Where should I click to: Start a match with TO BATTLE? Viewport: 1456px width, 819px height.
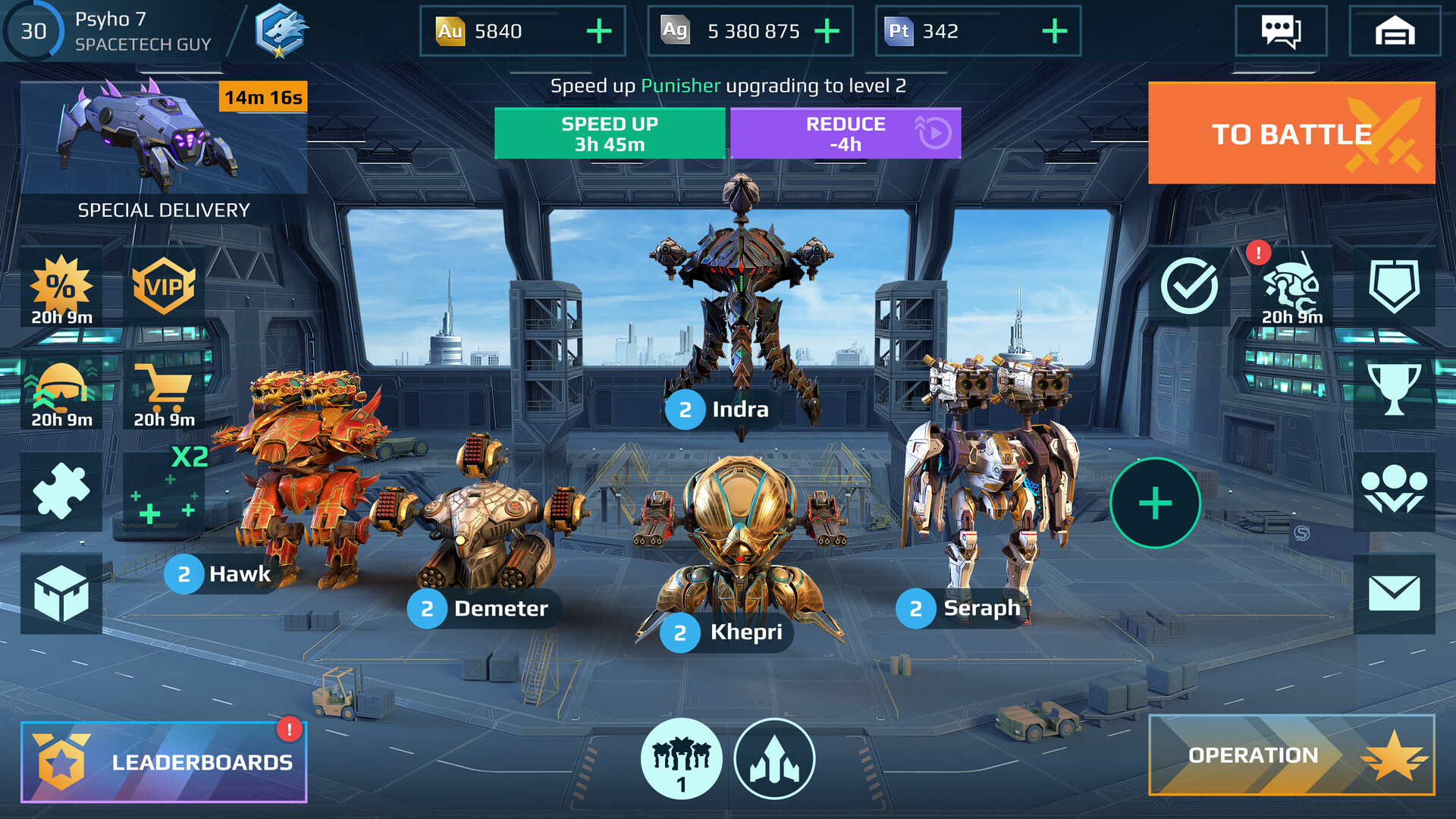point(1291,133)
